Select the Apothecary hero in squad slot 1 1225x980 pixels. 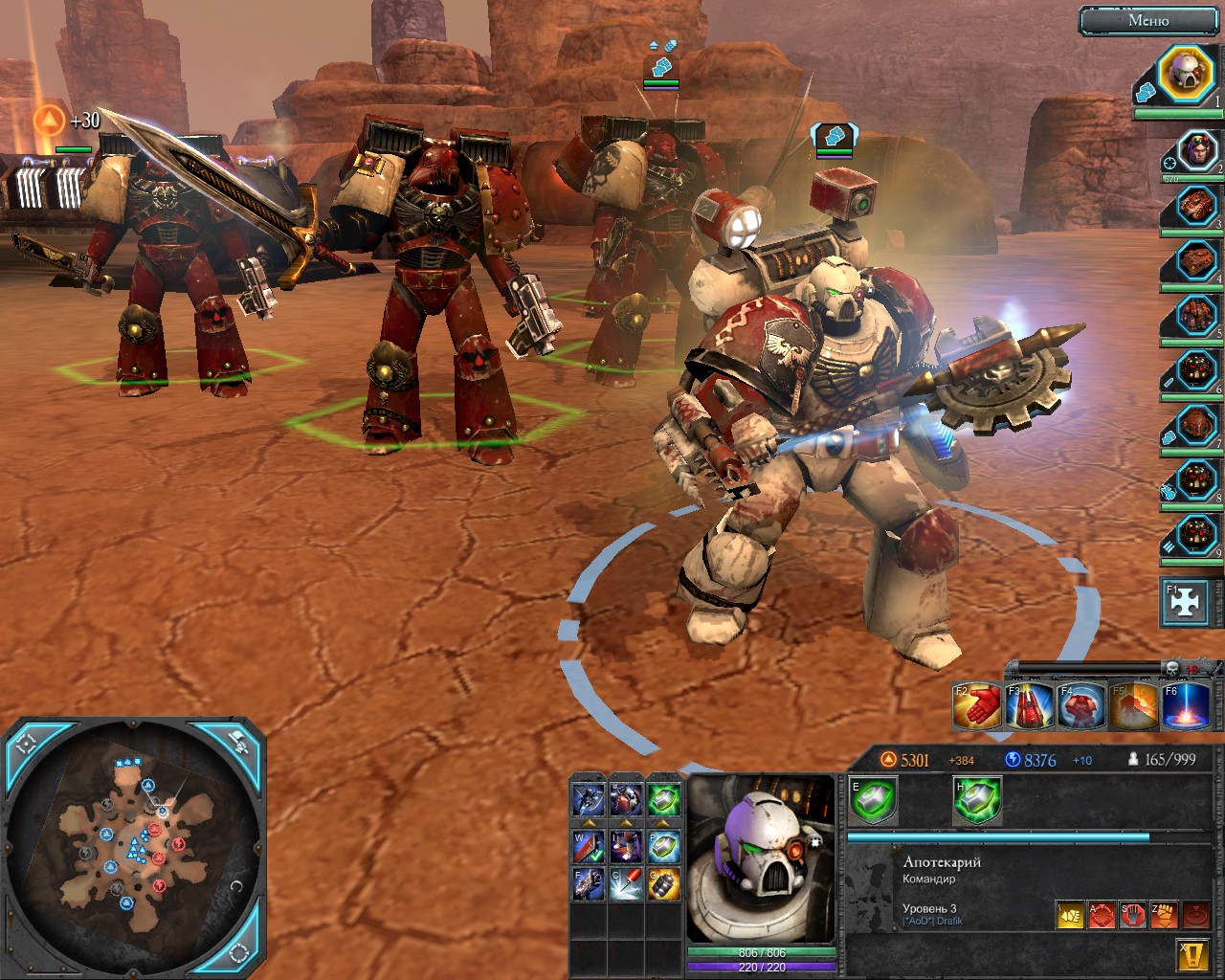tap(1185, 75)
